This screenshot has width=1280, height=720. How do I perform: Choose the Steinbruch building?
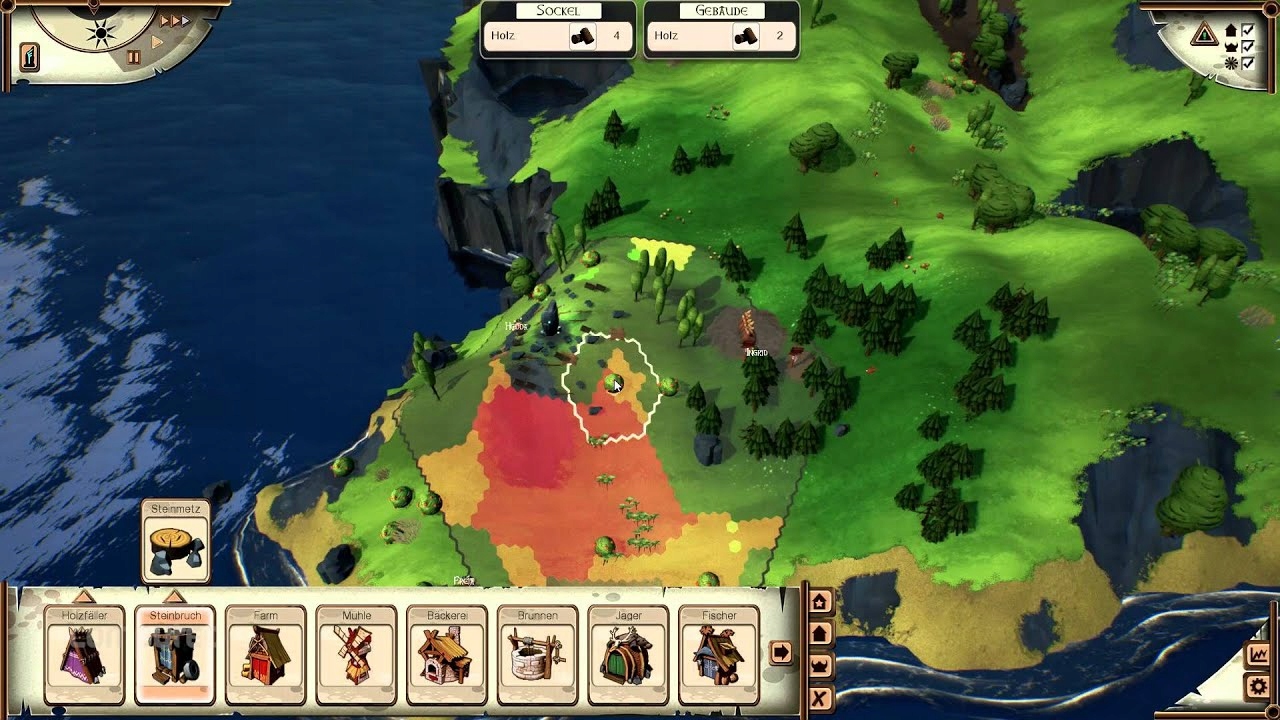click(x=175, y=655)
